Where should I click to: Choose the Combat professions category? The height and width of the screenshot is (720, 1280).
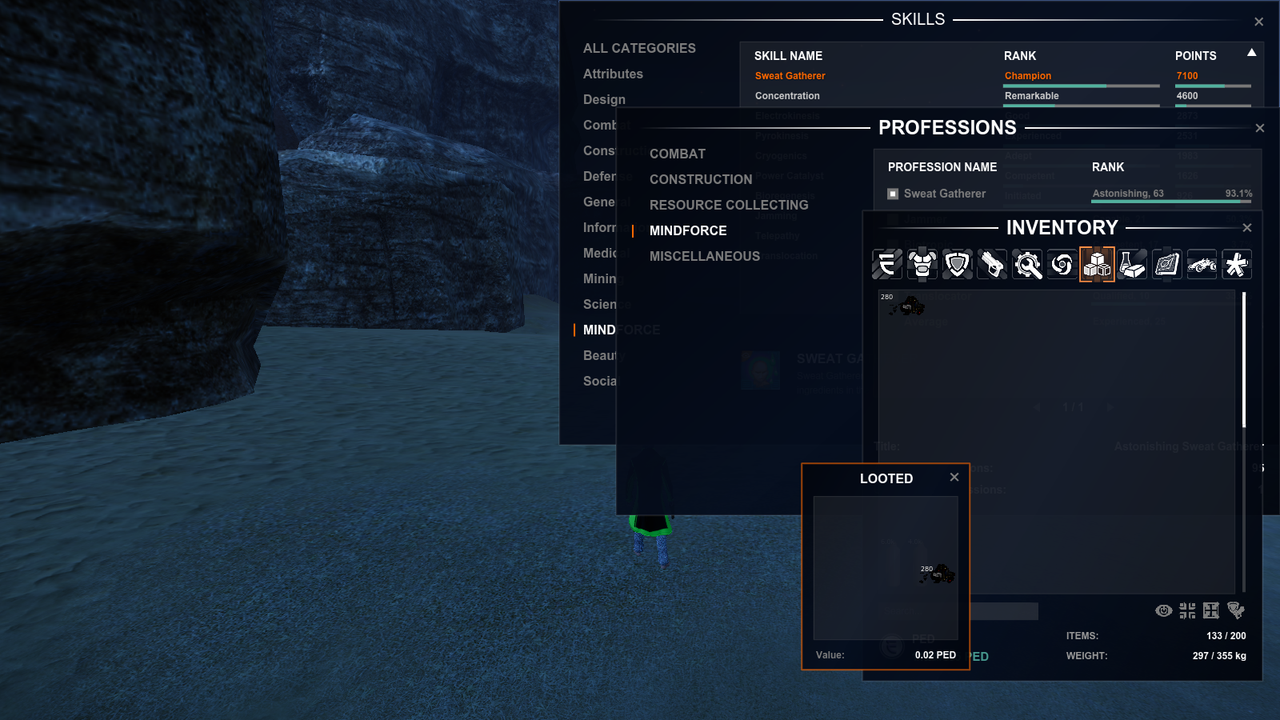click(x=677, y=154)
